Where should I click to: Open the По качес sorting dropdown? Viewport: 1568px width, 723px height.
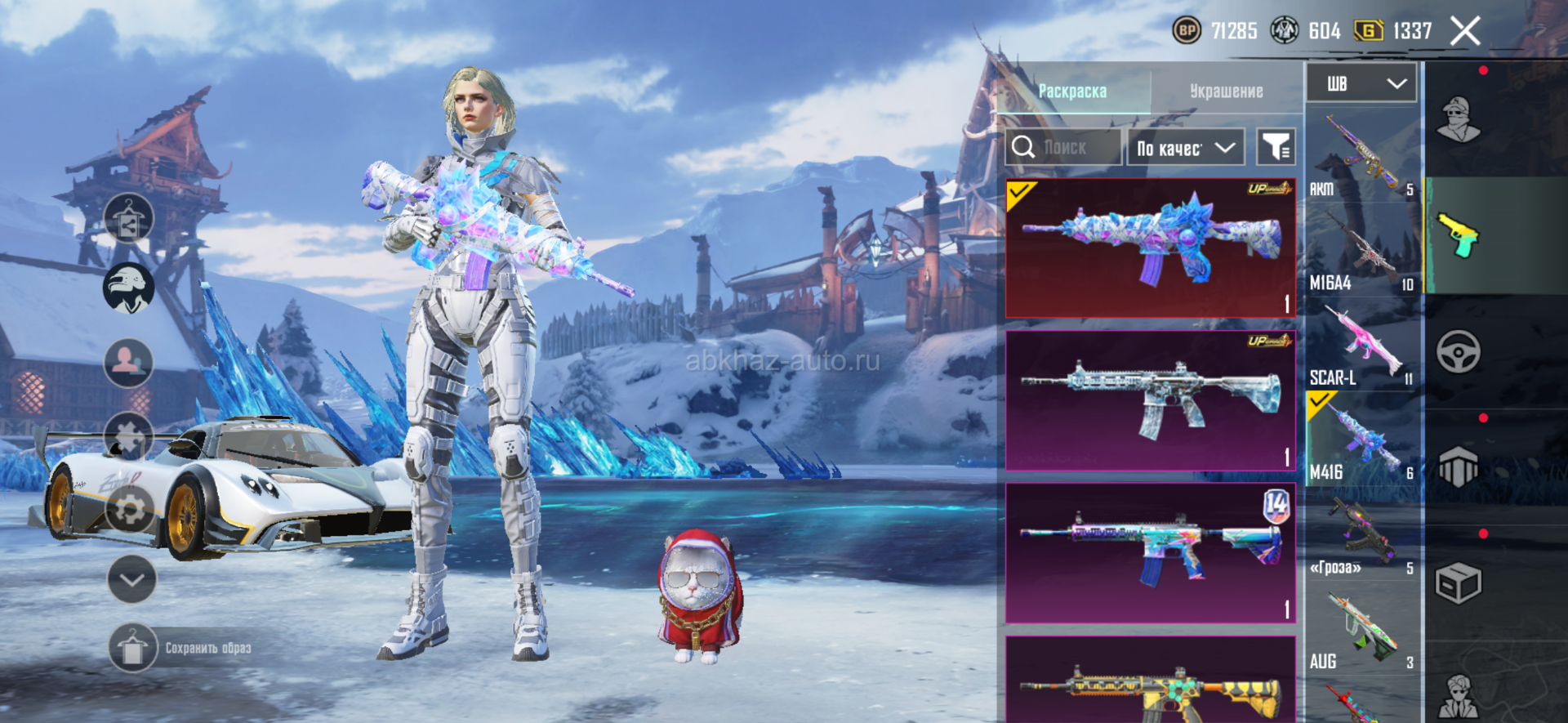pyautogui.click(x=1185, y=148)
